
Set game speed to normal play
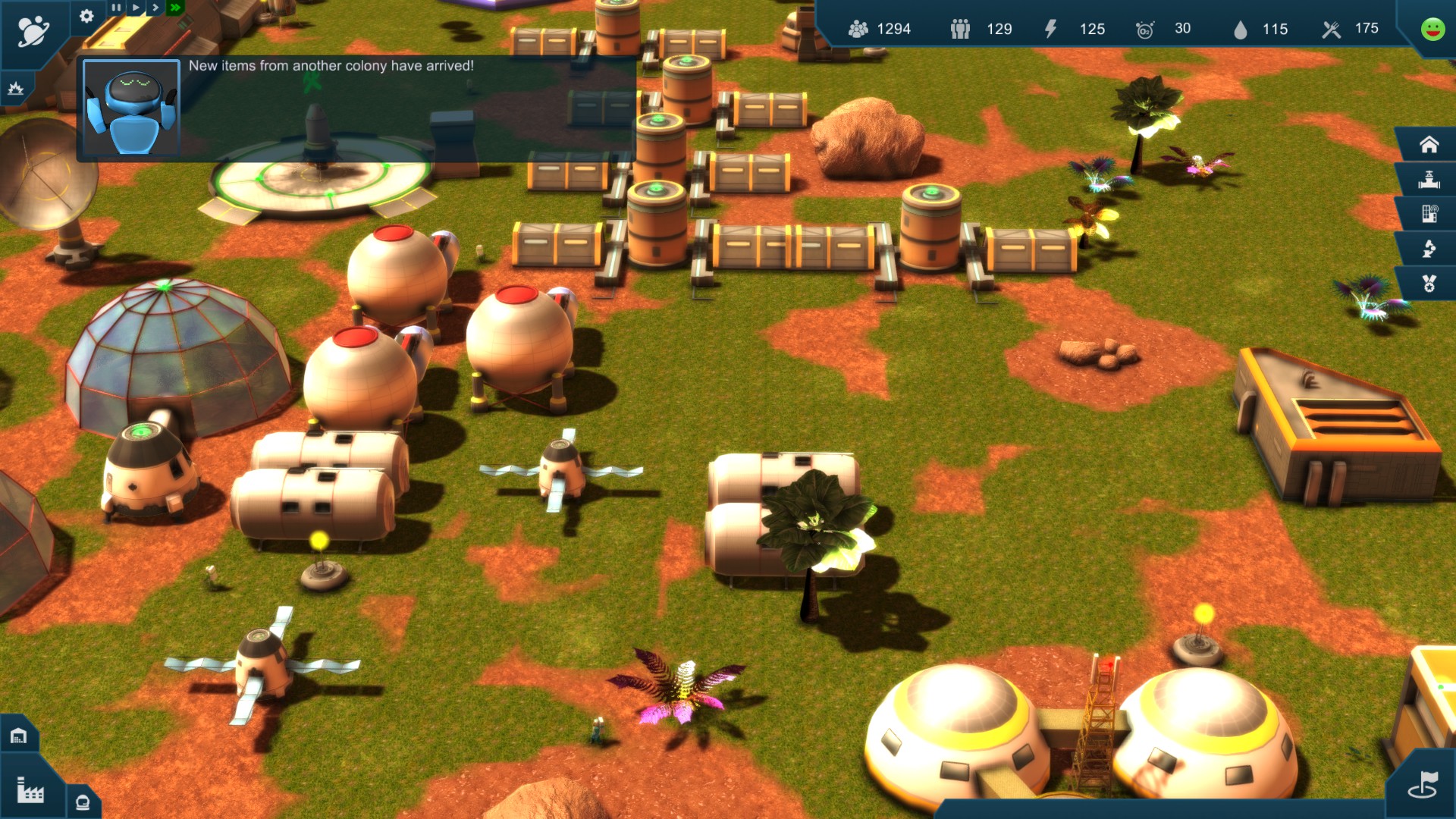coord(136,8)
